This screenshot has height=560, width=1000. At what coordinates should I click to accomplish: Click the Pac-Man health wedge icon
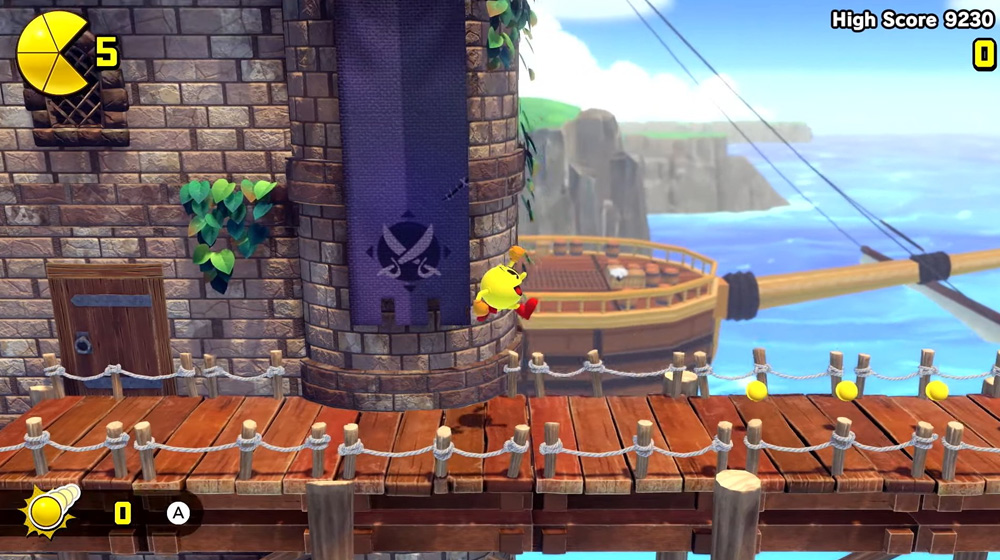[51, 53]
